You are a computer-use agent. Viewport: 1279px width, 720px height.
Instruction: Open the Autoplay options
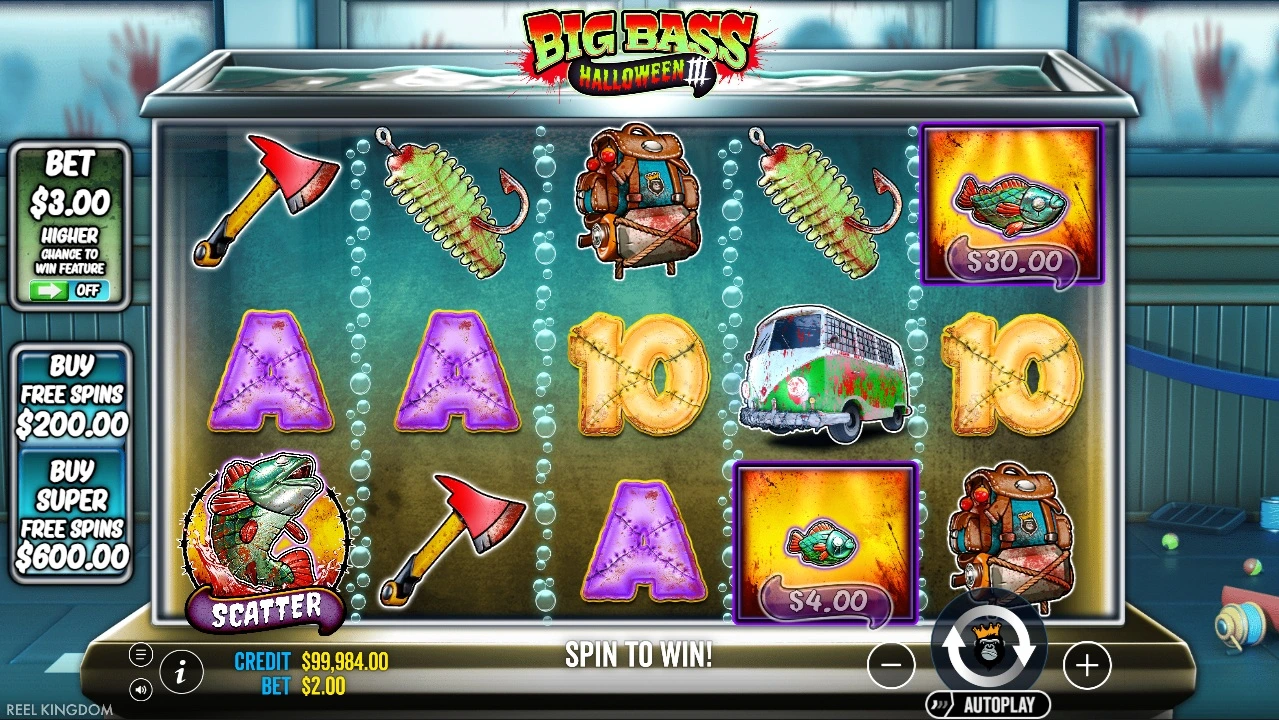(x=988, y=704)
